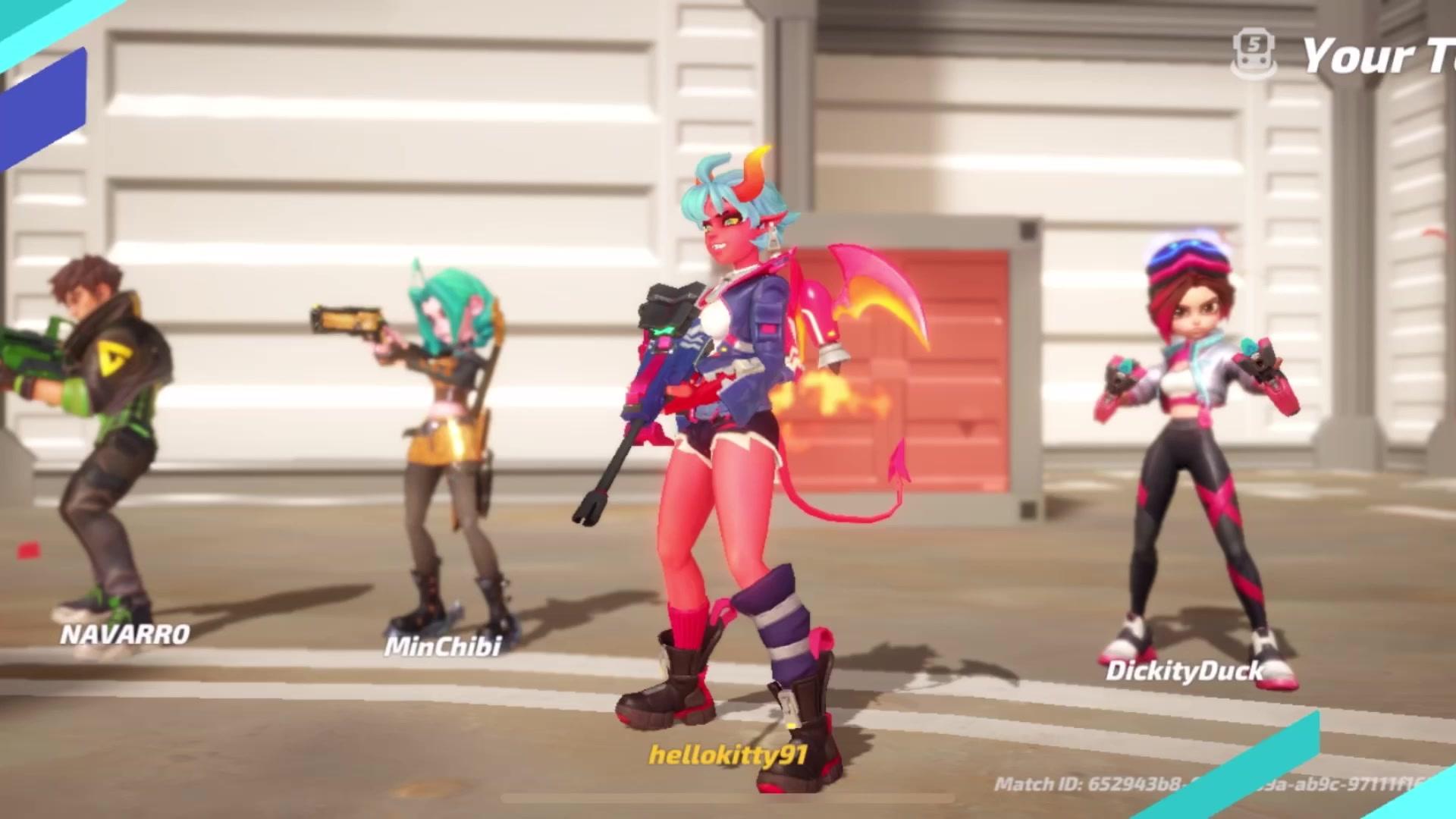
Task: Click the train icon beside Your Team
Action: [1253, 52]
